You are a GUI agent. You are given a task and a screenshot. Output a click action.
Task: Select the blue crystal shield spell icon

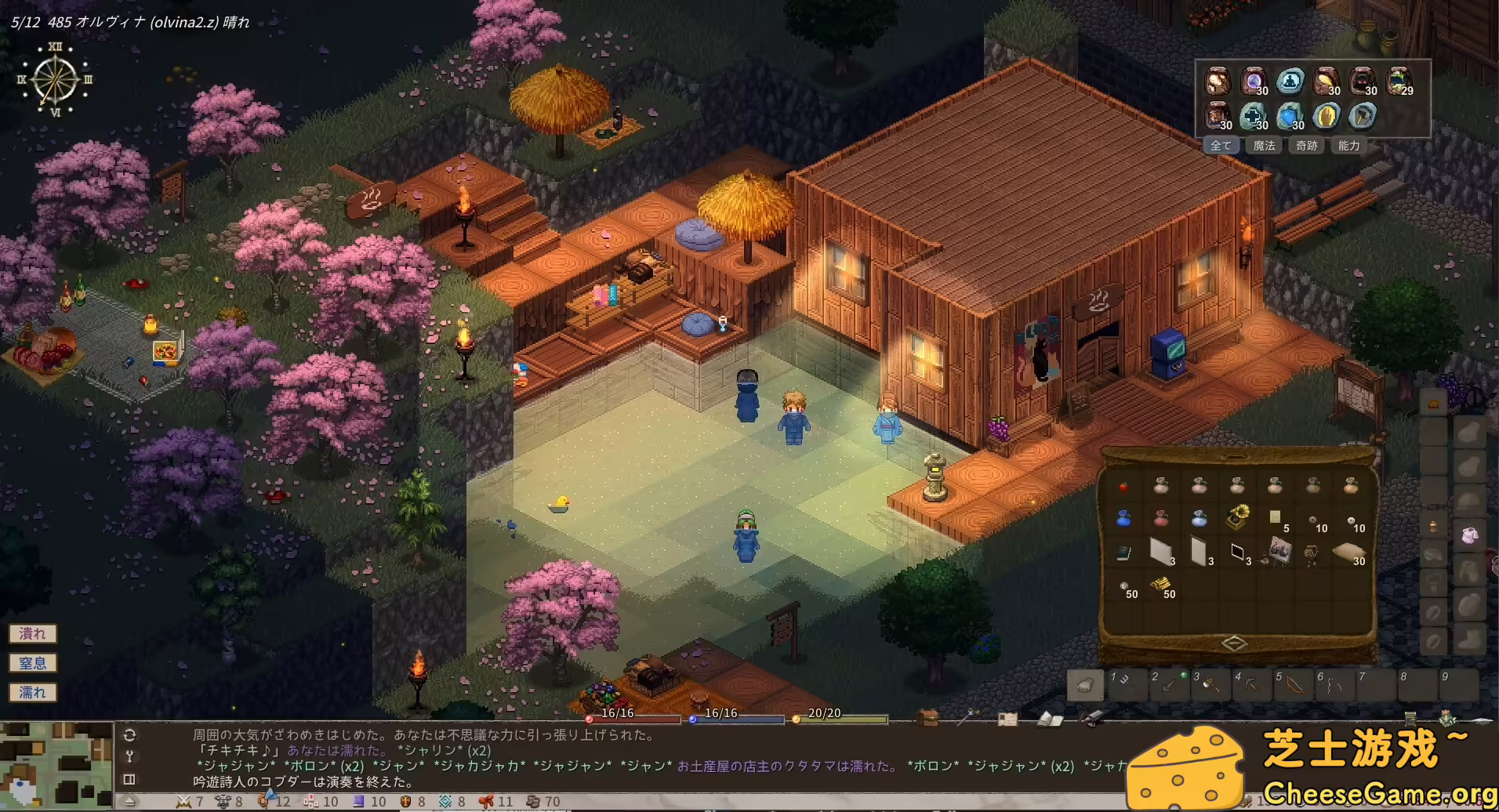(x=1290, y=117)
